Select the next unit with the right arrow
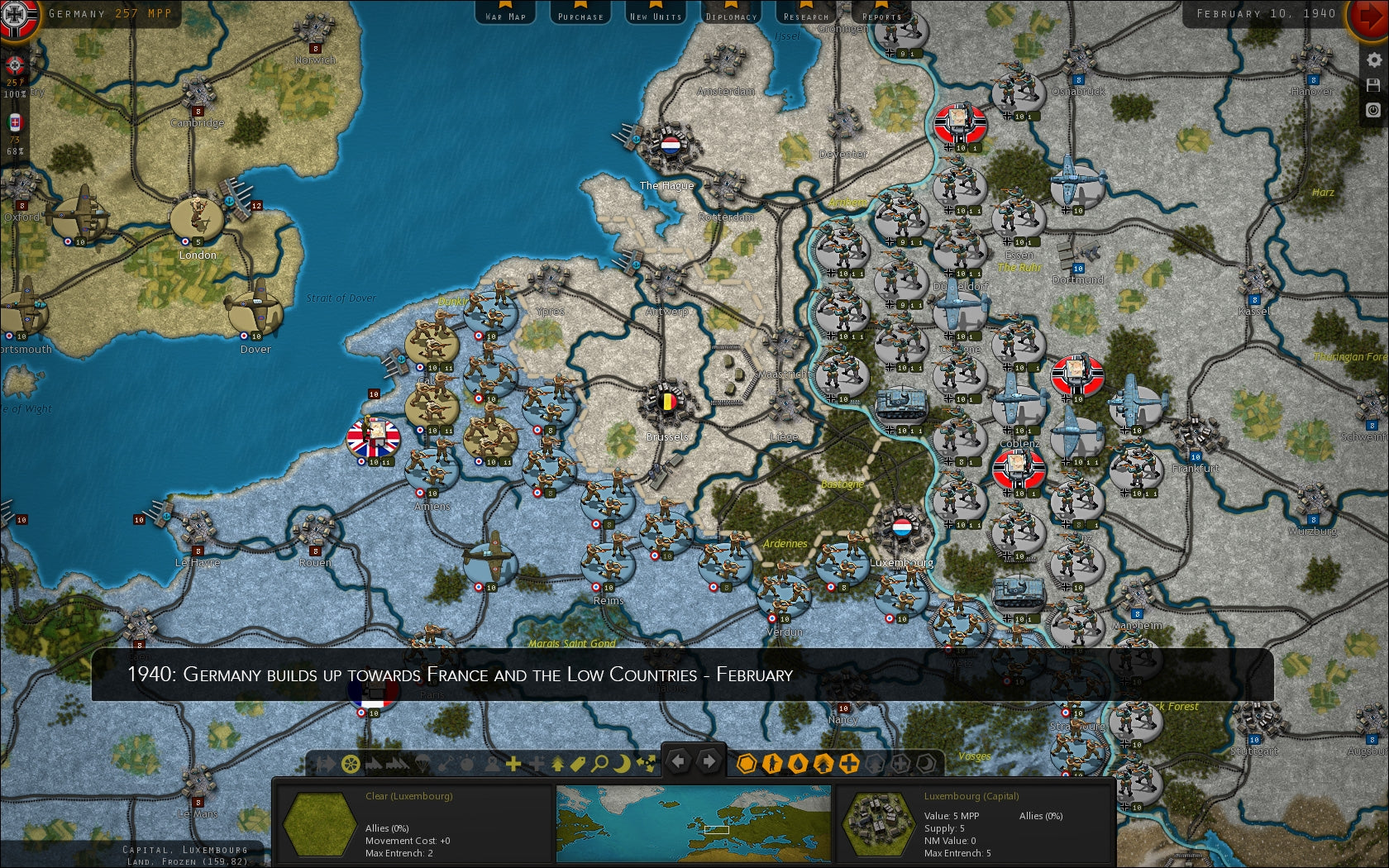The width and height of the screenshot is (1389, 868). 709,761
